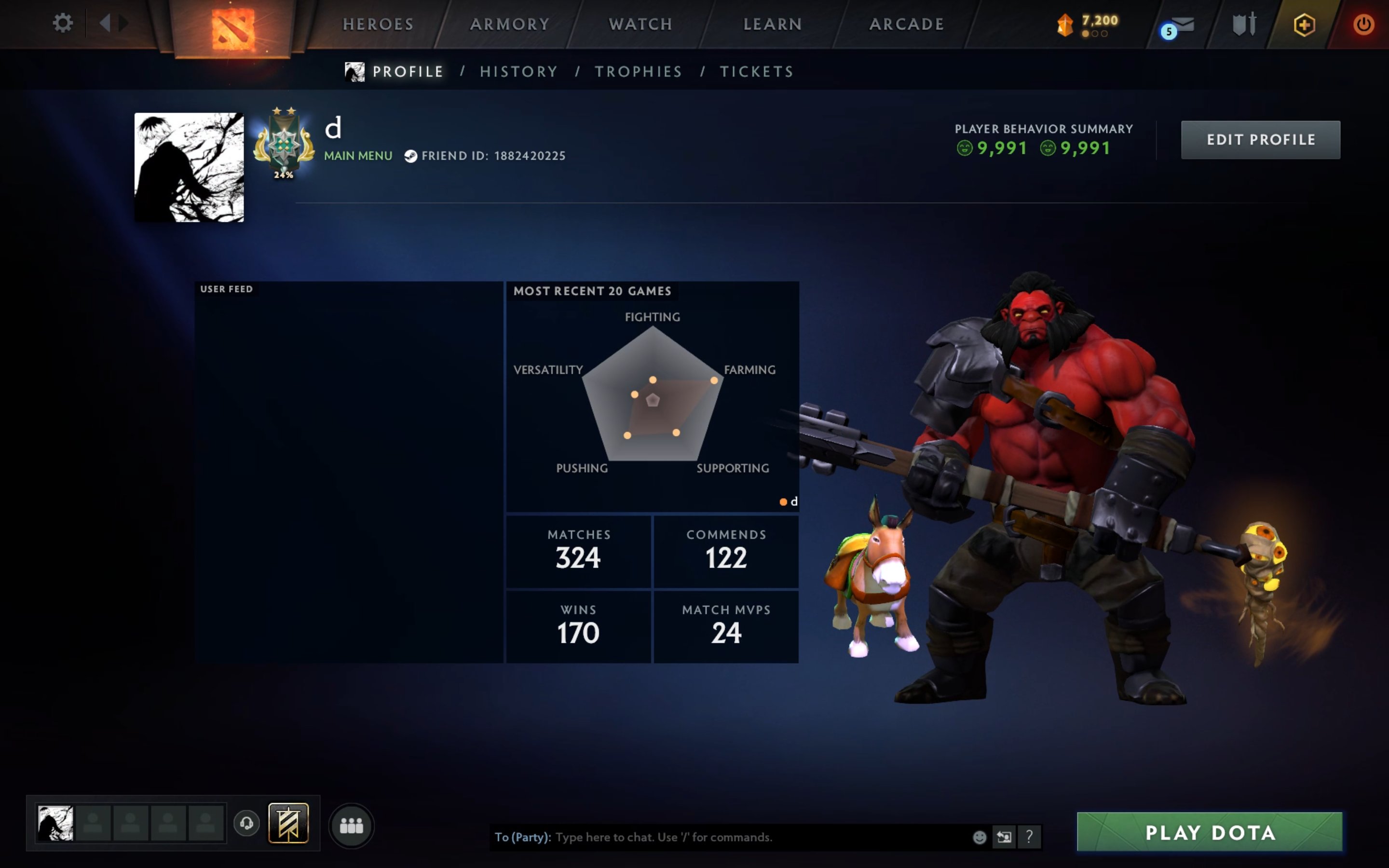1389x868 pixels.
Task: Click the power icon to exit Dota
Action: coord(1364,24)
